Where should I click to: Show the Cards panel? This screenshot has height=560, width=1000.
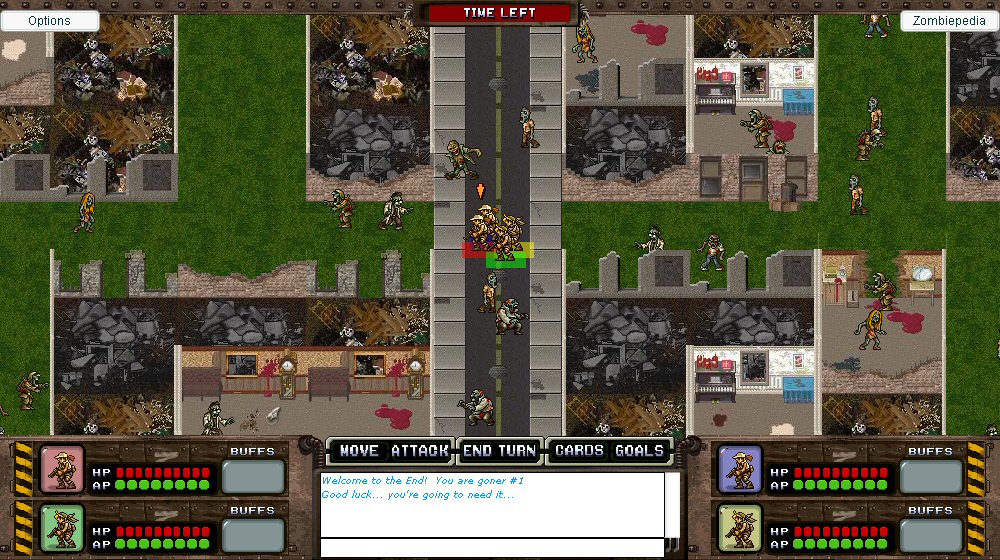coord(579,451)
